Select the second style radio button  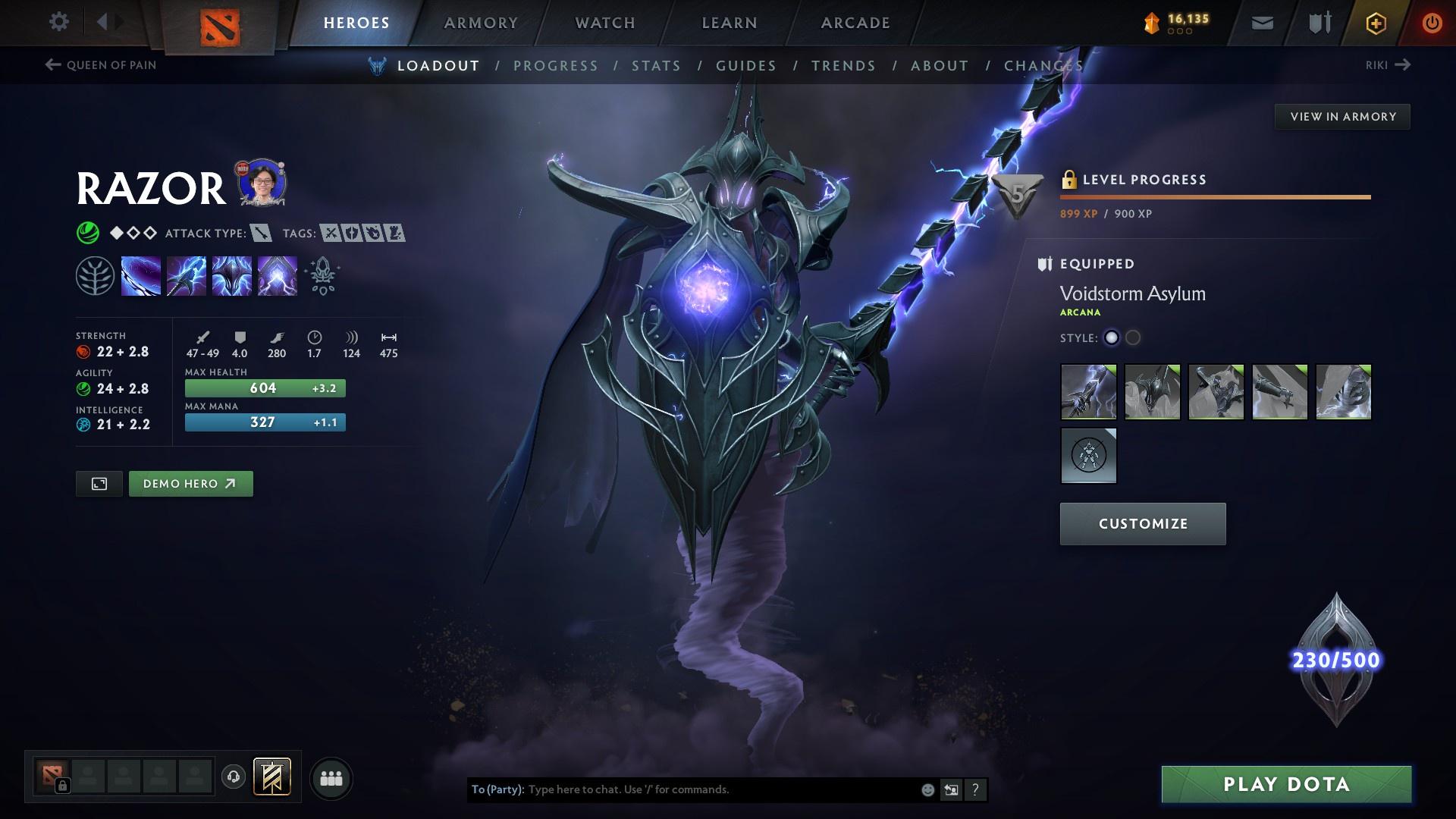(x=1131, y=338)
